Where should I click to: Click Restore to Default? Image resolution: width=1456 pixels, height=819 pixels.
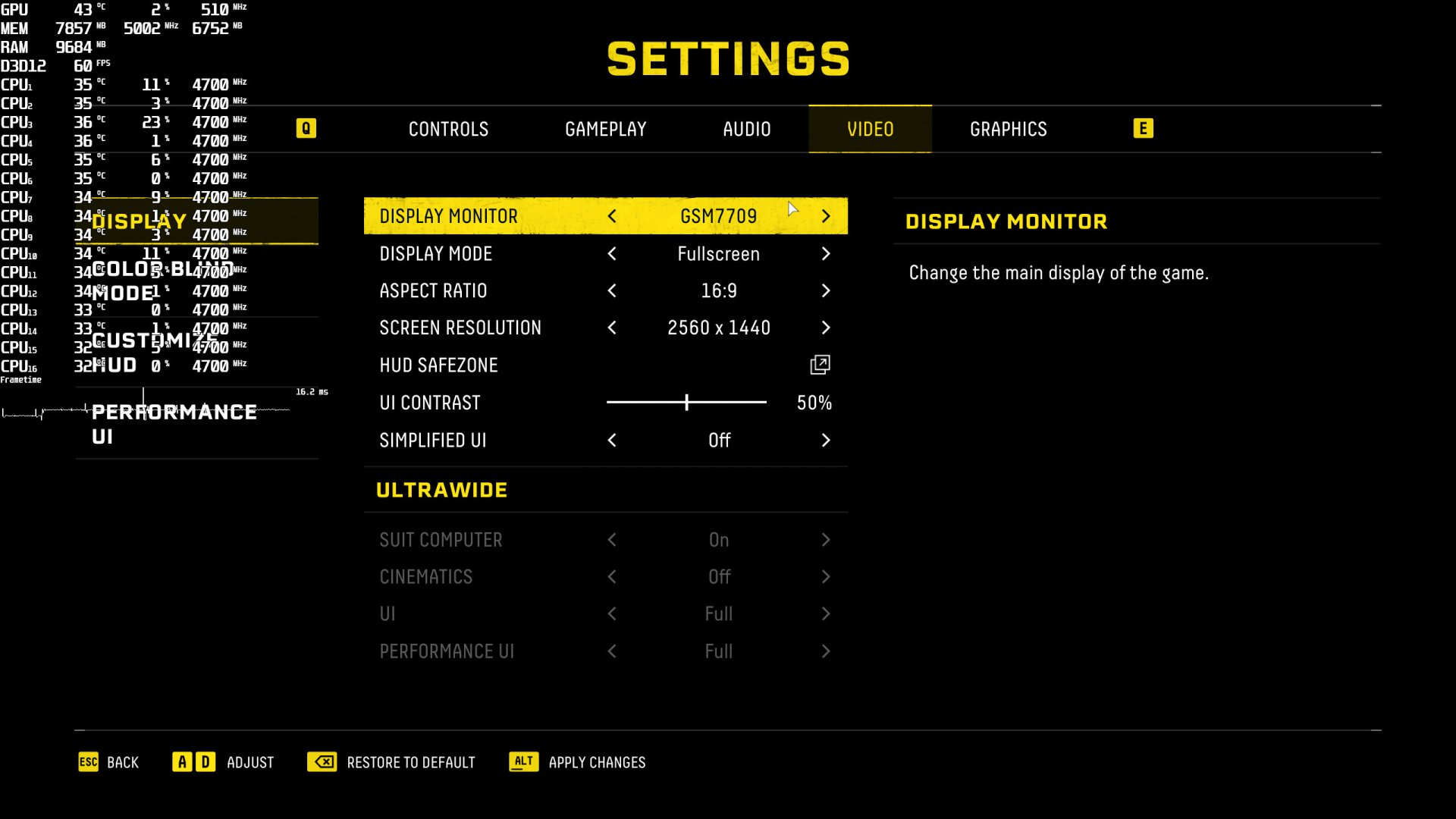[x=410, y=762]
